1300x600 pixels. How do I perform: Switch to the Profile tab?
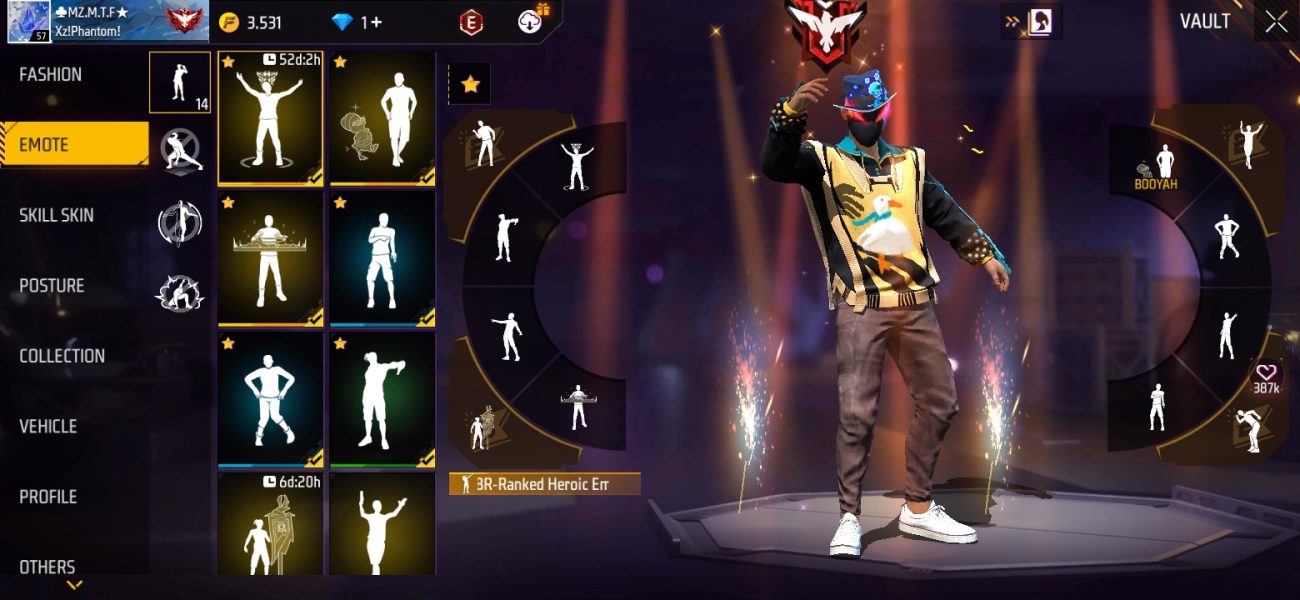[48, 497]
